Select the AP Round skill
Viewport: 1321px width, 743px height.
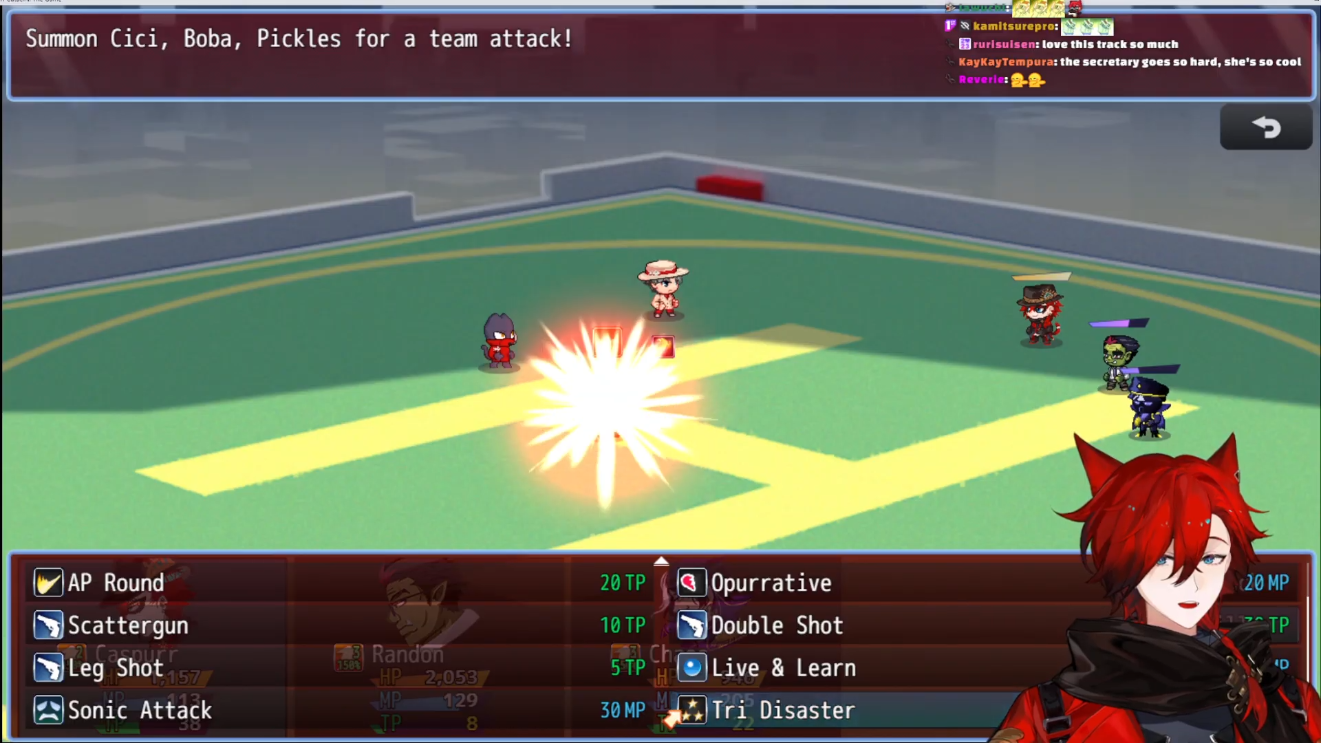click(x=115, y=583)
